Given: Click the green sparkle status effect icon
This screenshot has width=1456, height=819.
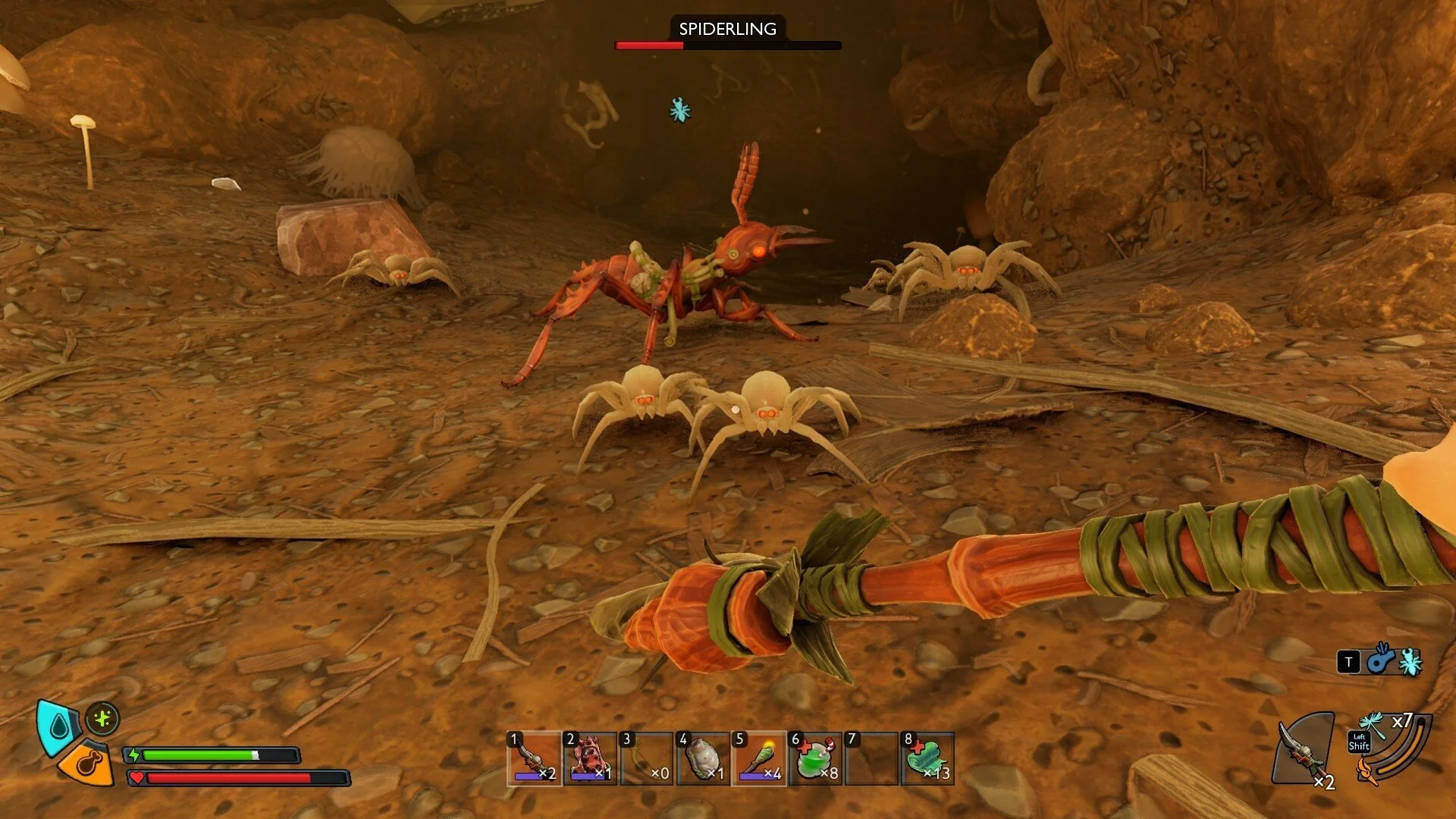Looking at the screenshot, I should click(x=102, y=718).
